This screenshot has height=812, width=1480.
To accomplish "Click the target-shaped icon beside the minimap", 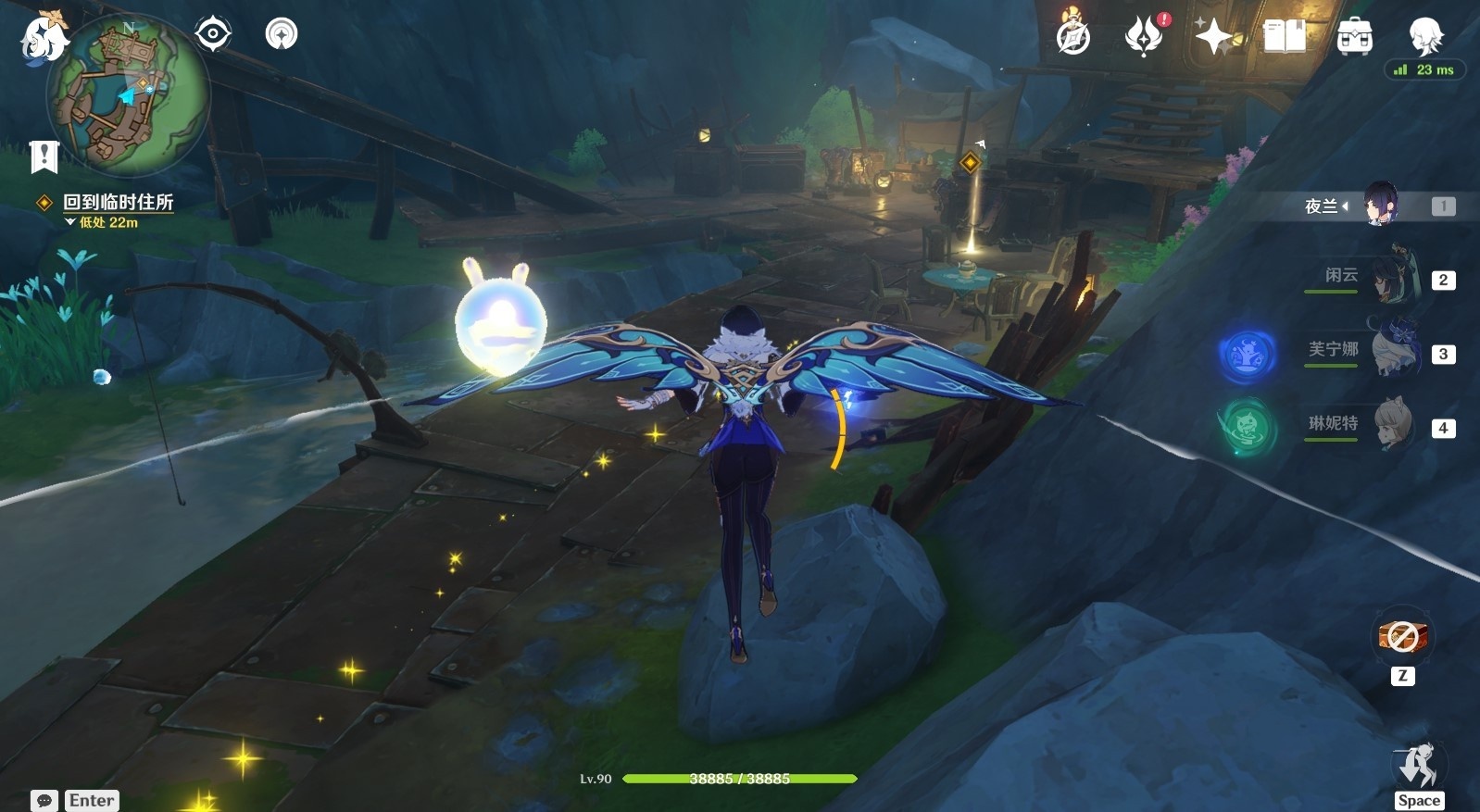I will 213,35.
